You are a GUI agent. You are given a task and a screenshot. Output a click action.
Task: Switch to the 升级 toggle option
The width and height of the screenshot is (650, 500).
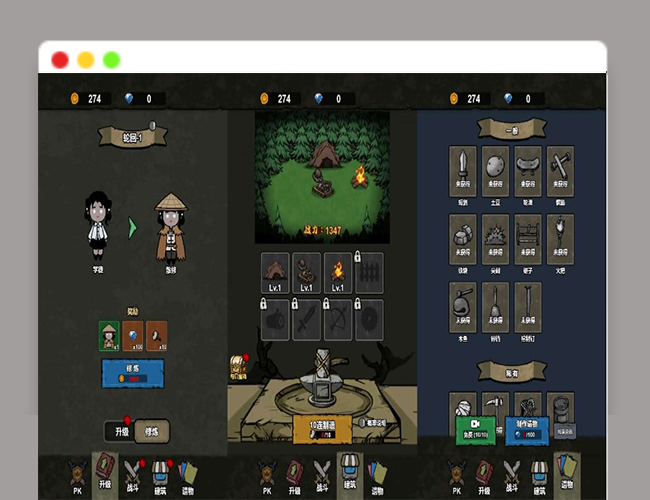(118, 430)
